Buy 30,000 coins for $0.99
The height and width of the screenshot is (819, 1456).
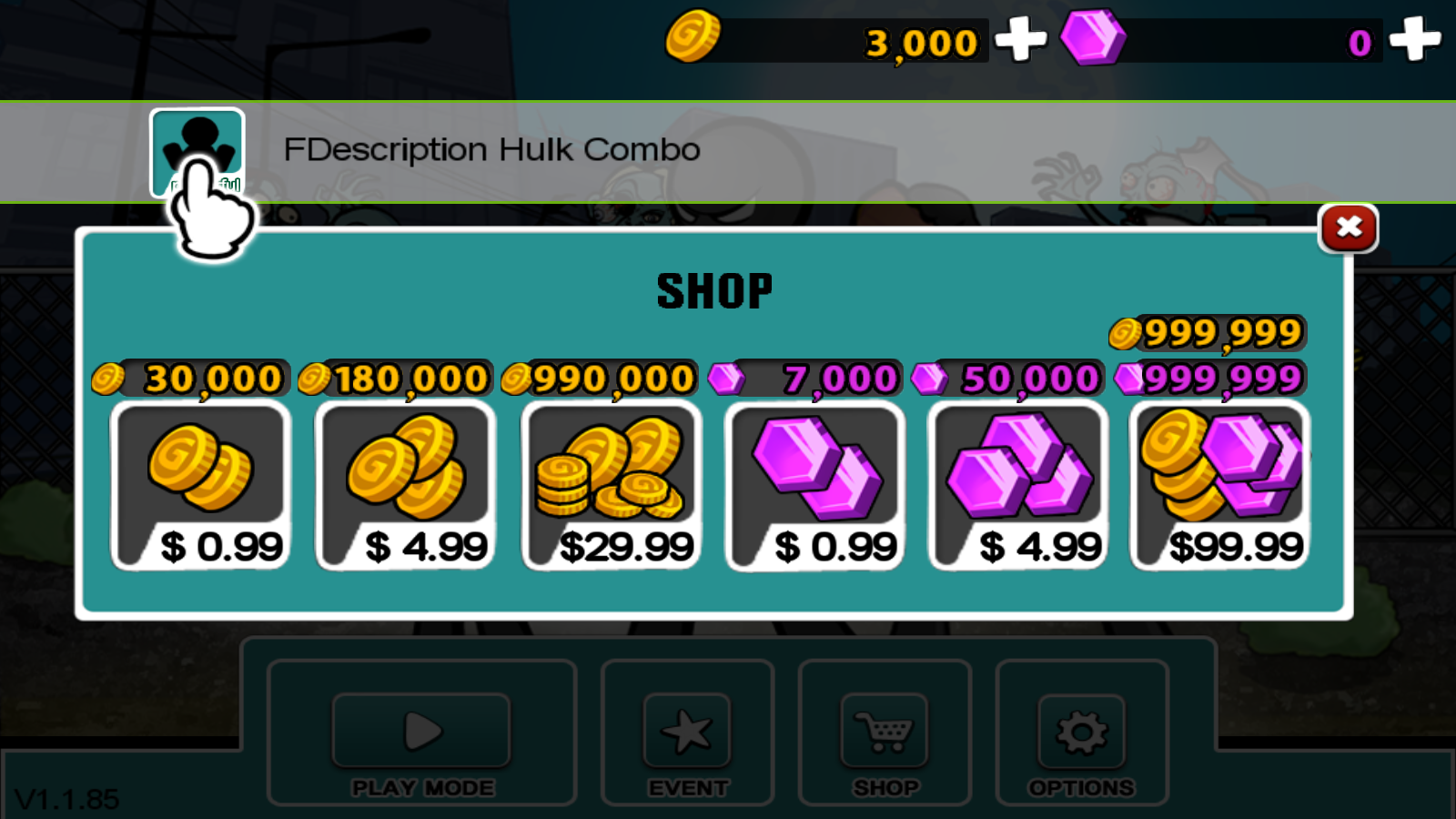click(200, 486)
